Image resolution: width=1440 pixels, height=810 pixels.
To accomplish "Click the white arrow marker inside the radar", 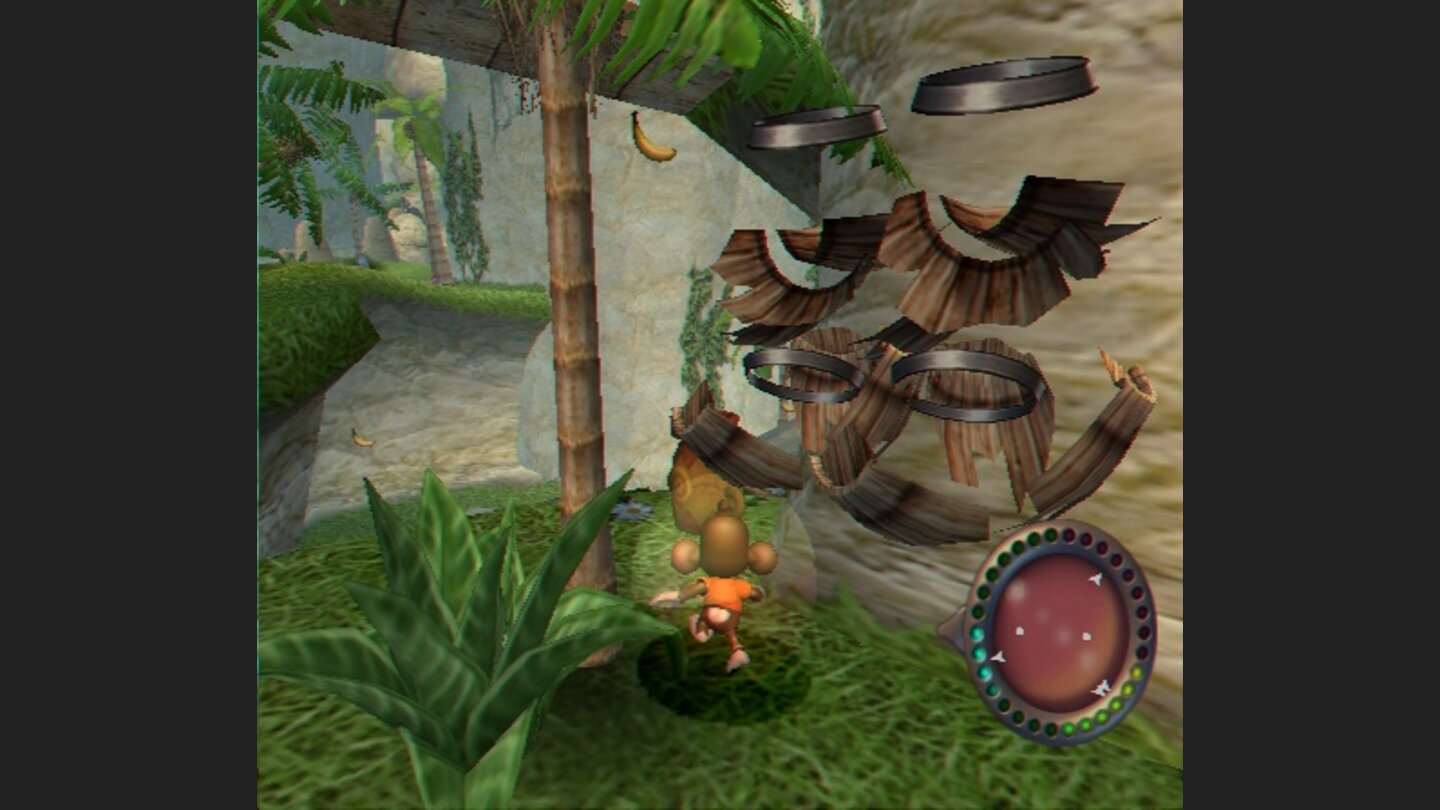I will click(1096, 579).
